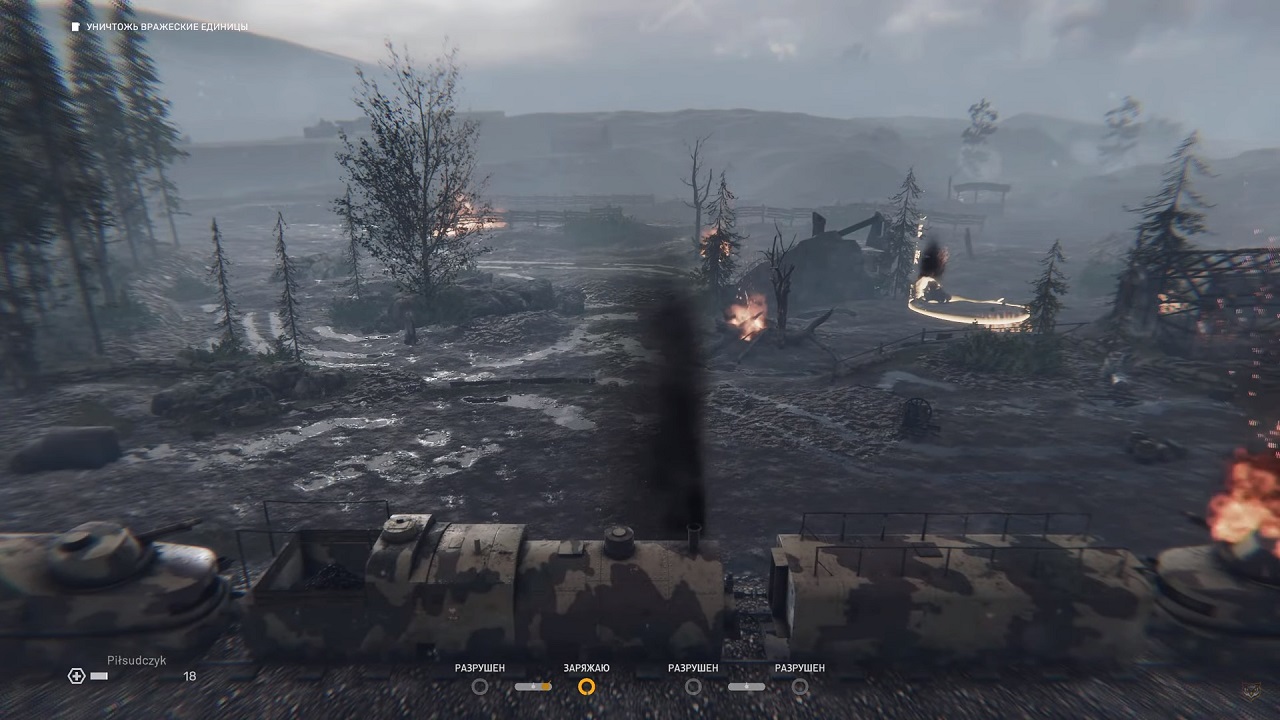This screenshot has width=1280, height=720.
Task: Click the hexagonal cross vehicle health icon
Action: point(76,676)
